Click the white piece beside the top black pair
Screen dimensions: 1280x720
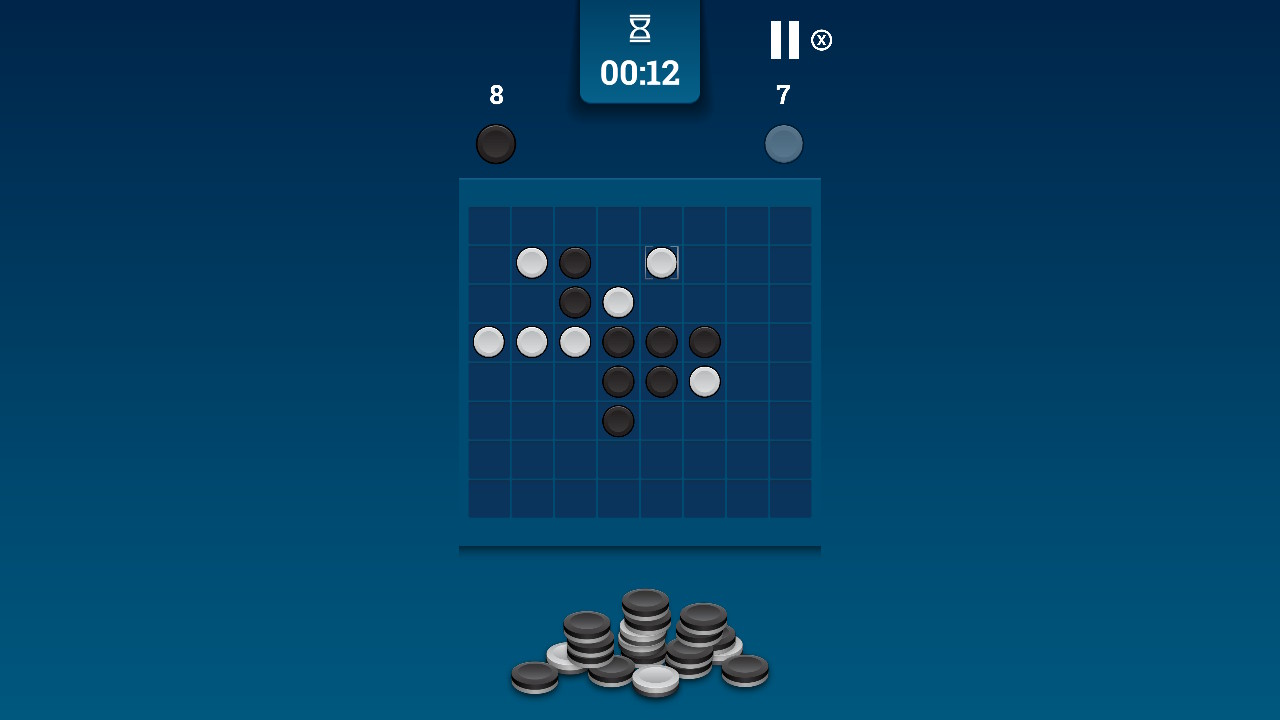click(531, 262)
